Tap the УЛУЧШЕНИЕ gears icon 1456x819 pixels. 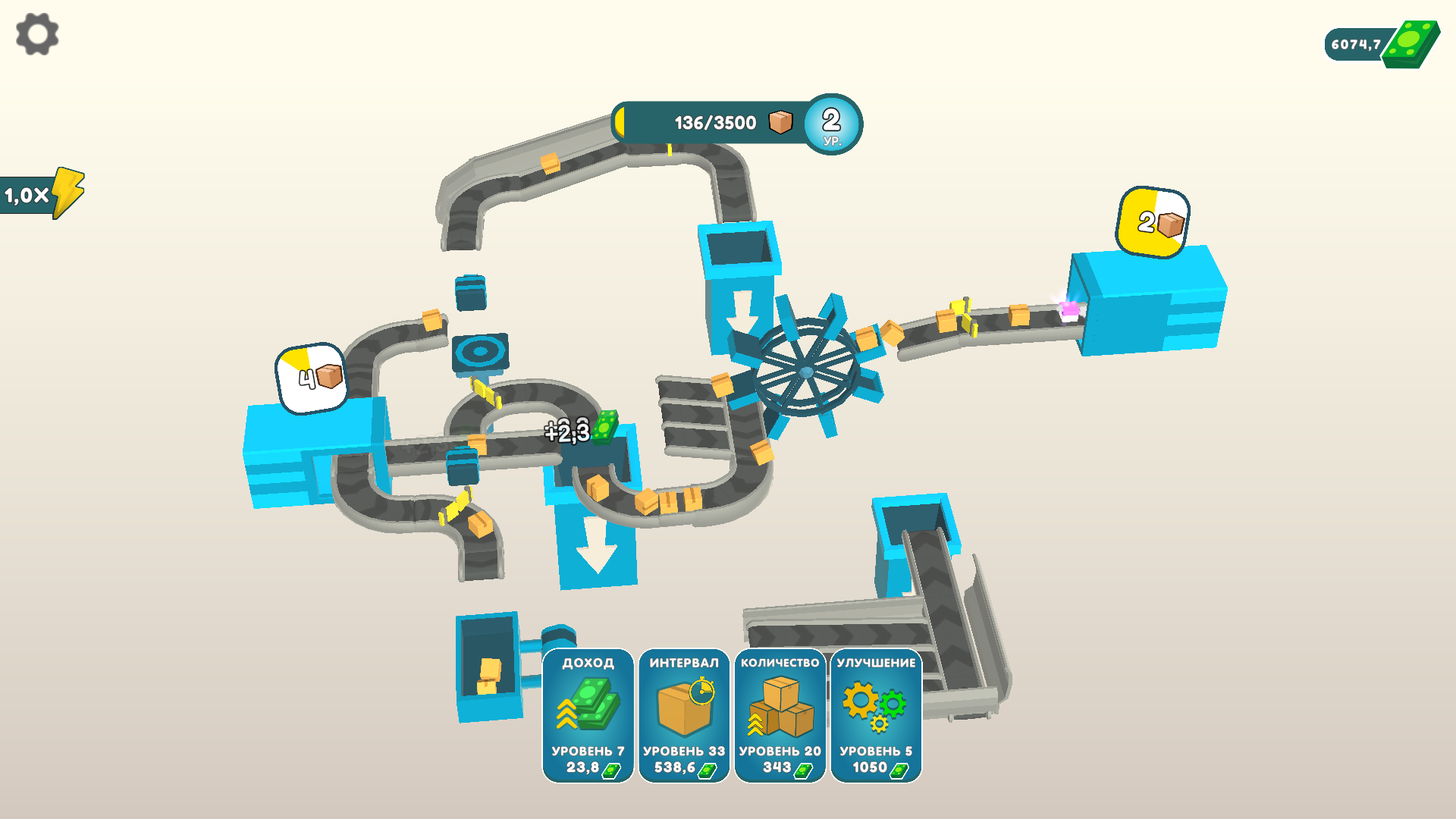pos(875,705)
